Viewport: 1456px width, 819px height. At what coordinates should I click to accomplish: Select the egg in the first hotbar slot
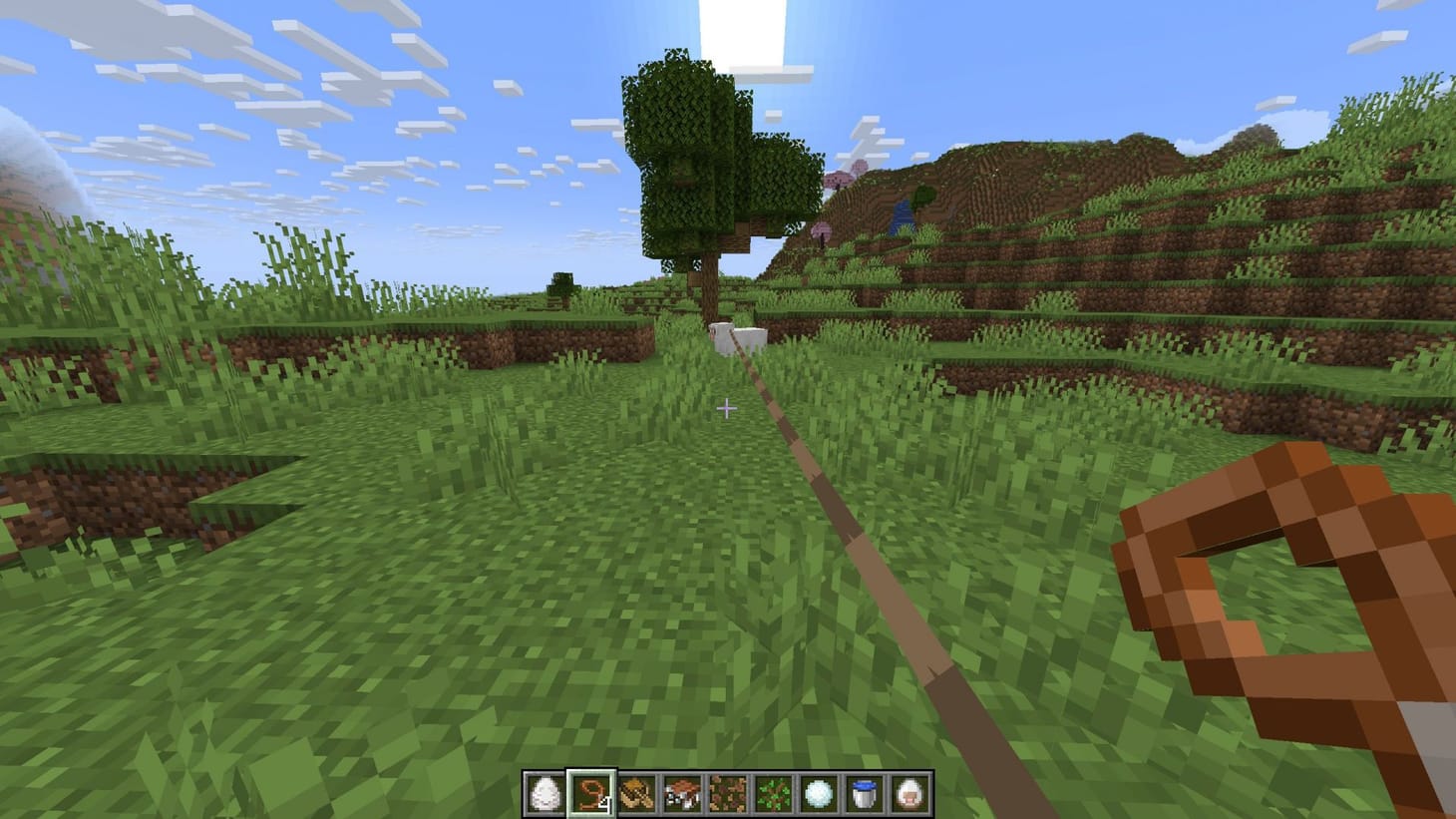click(x=544, y=793)
